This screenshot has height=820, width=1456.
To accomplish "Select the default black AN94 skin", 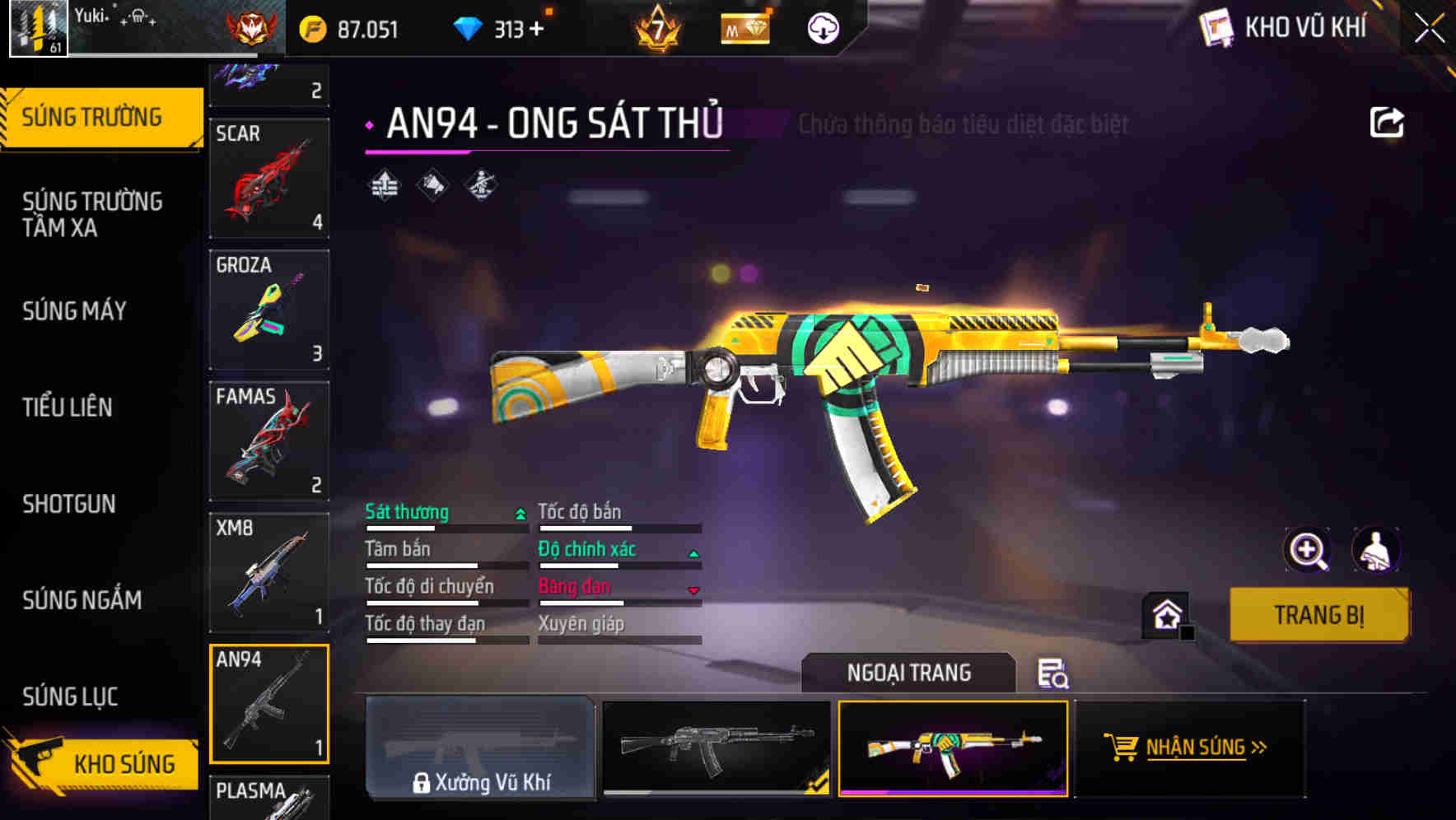I will [716, 748].
